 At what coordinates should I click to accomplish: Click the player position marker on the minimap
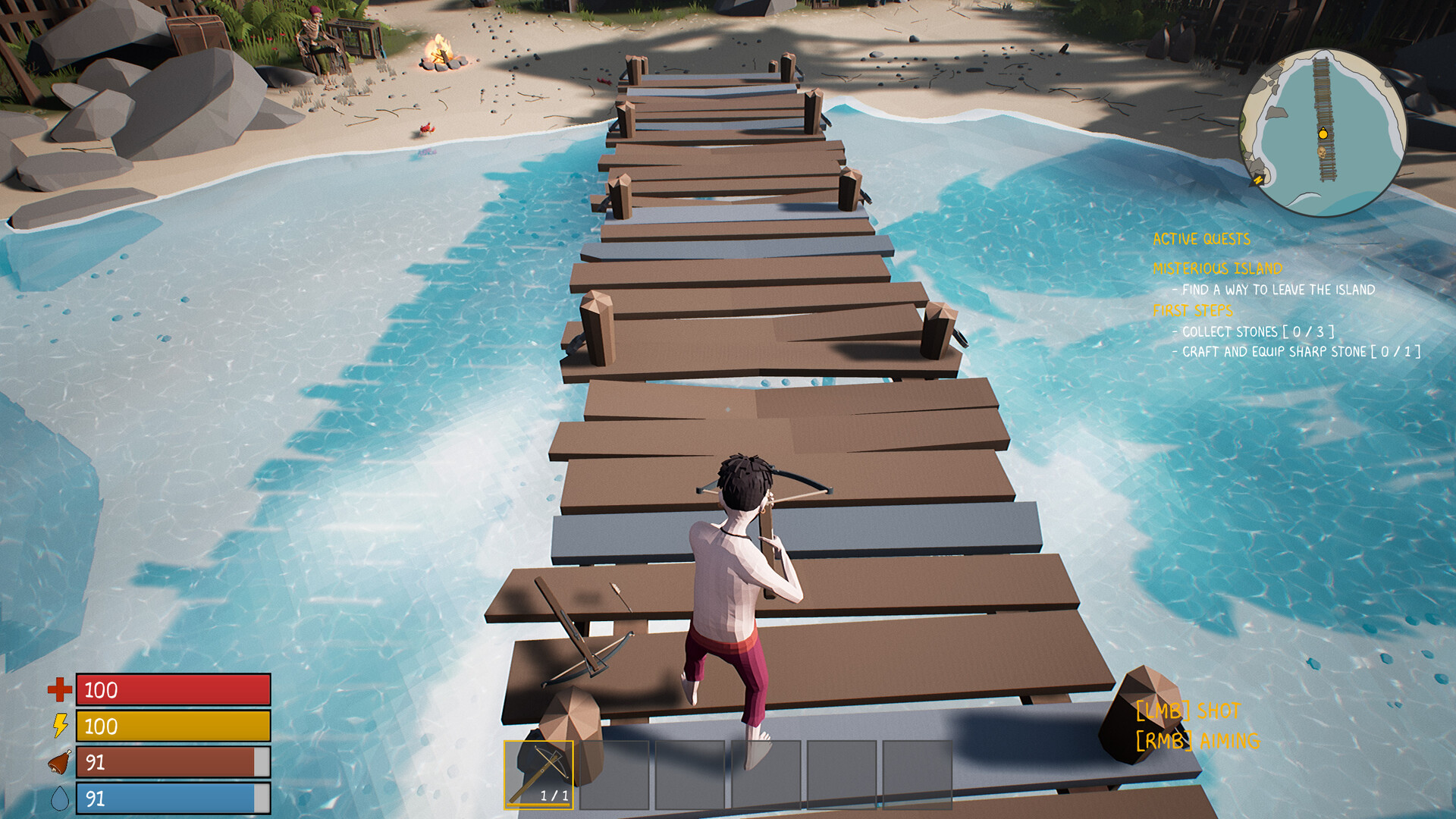point(1323,134)
